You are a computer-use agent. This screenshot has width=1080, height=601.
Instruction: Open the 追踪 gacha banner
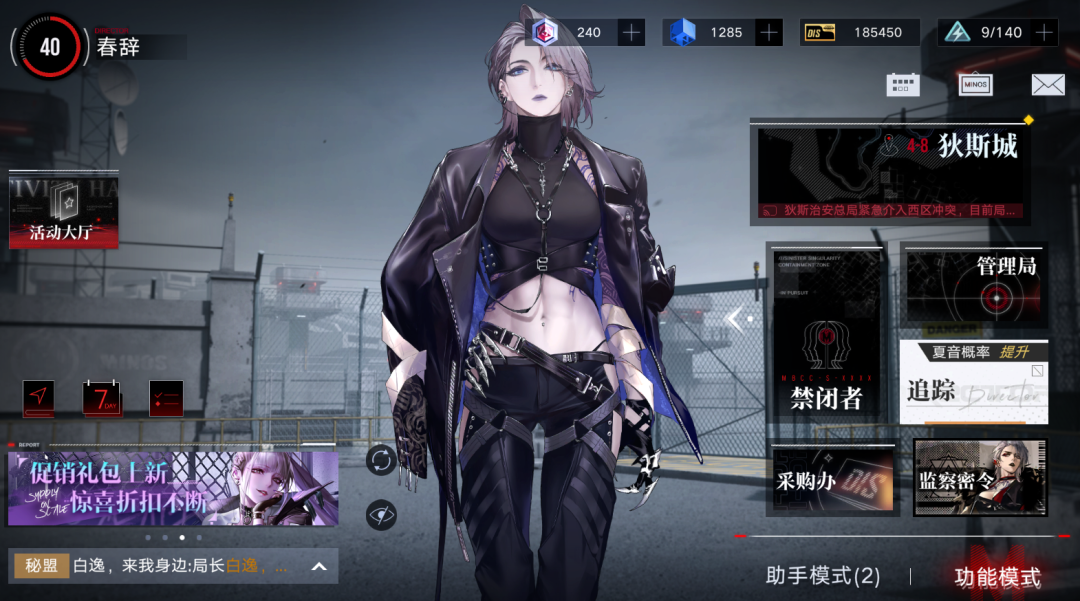click(974, 381)
